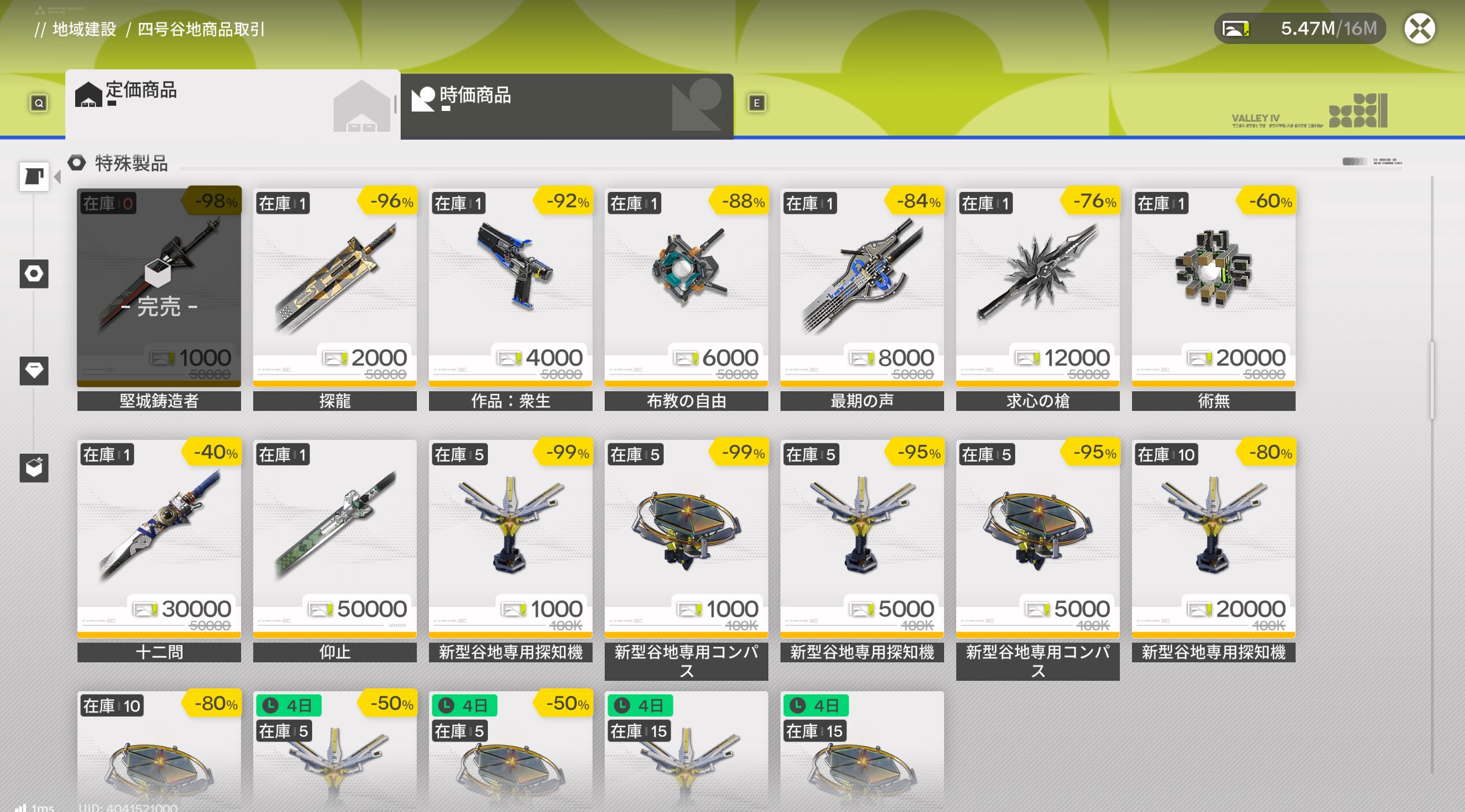Select the topmost sidebar category icon
Image resolution: width=1465 pixels, height=812 pixels.
click(34, 176)
